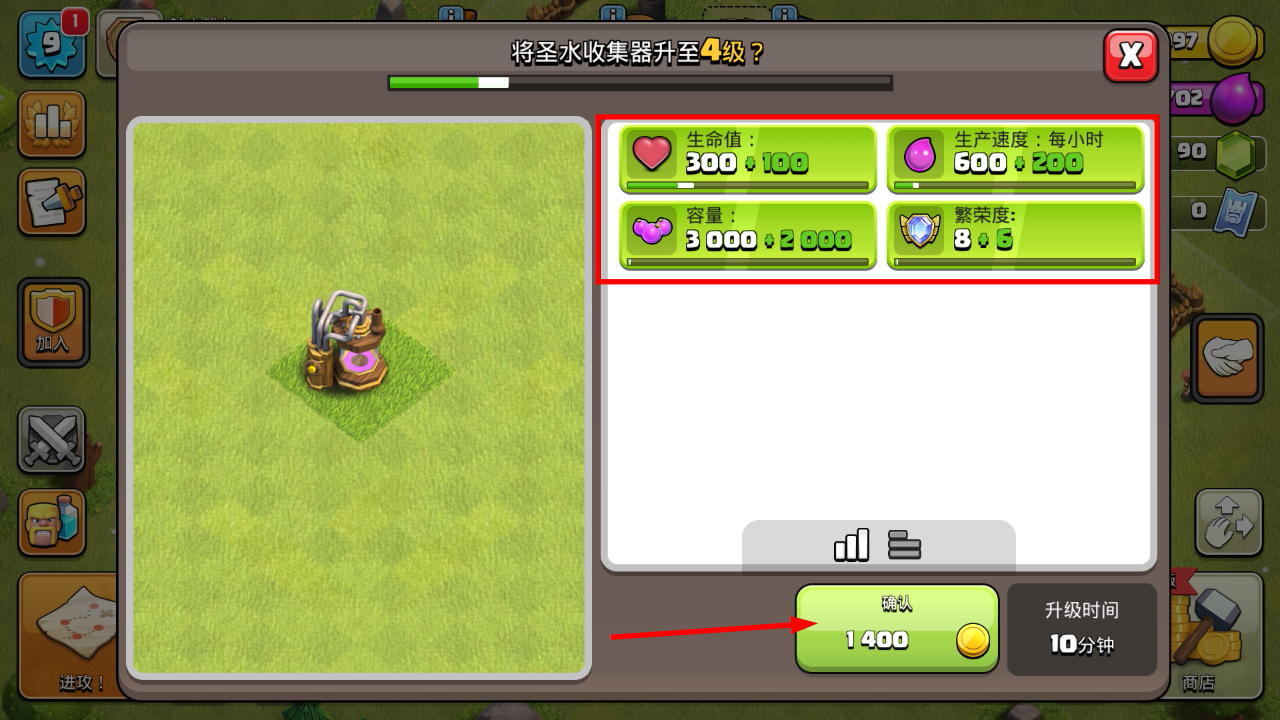Switch to the bar chart stats view
The image size is (1280, 720).
(x=851, y=545)
